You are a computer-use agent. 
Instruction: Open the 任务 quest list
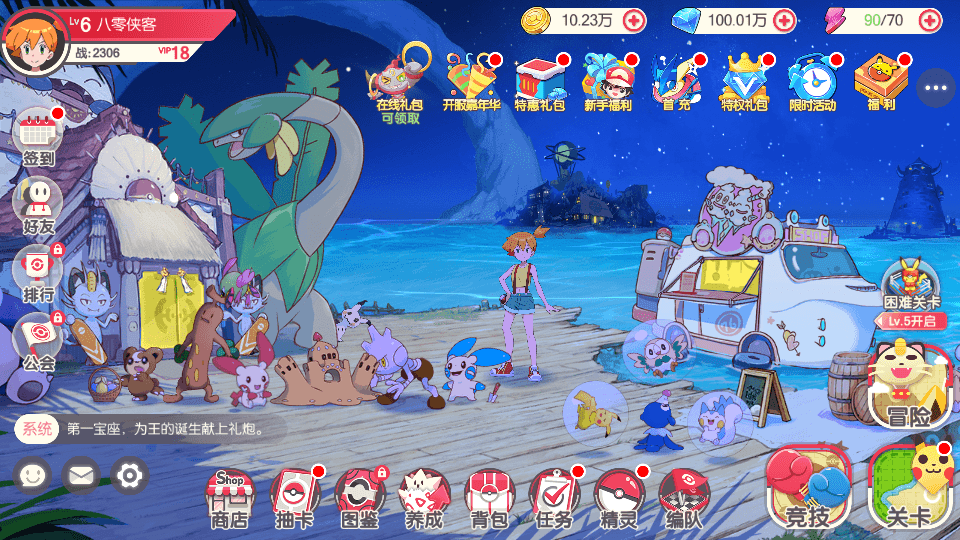[x=553, y=497]
